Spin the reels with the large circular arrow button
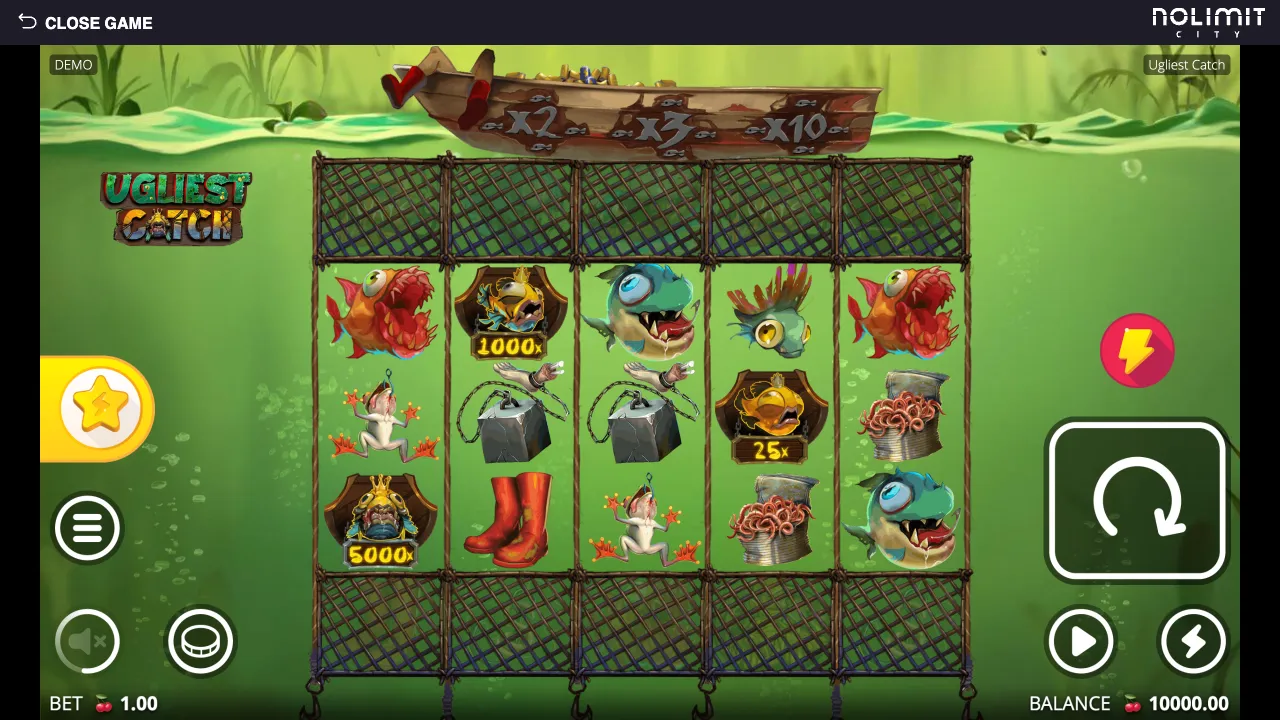The width and height of the screenshot is (1280, 720). coord(1137,501)
